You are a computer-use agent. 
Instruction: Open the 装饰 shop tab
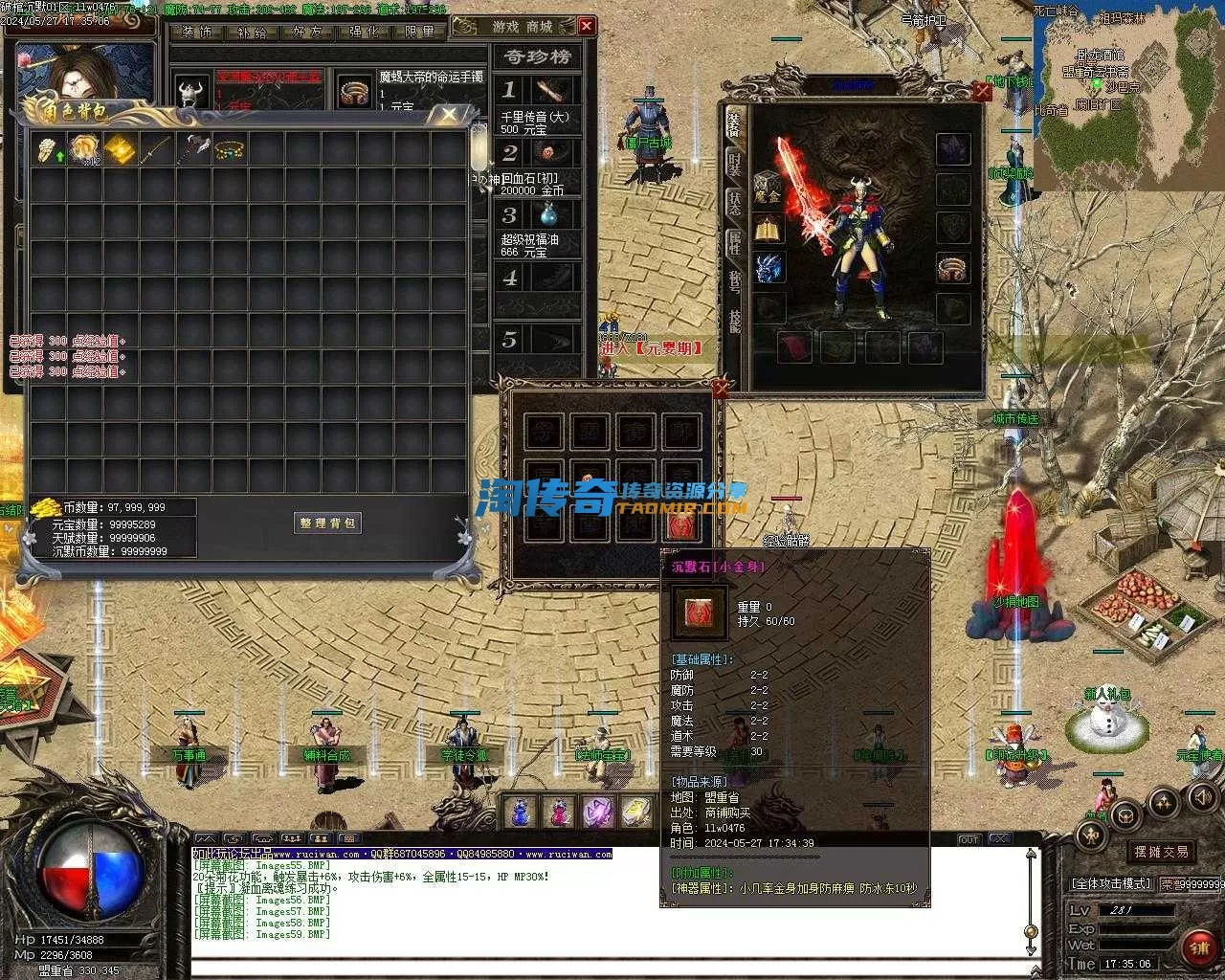tap(196, 32)
